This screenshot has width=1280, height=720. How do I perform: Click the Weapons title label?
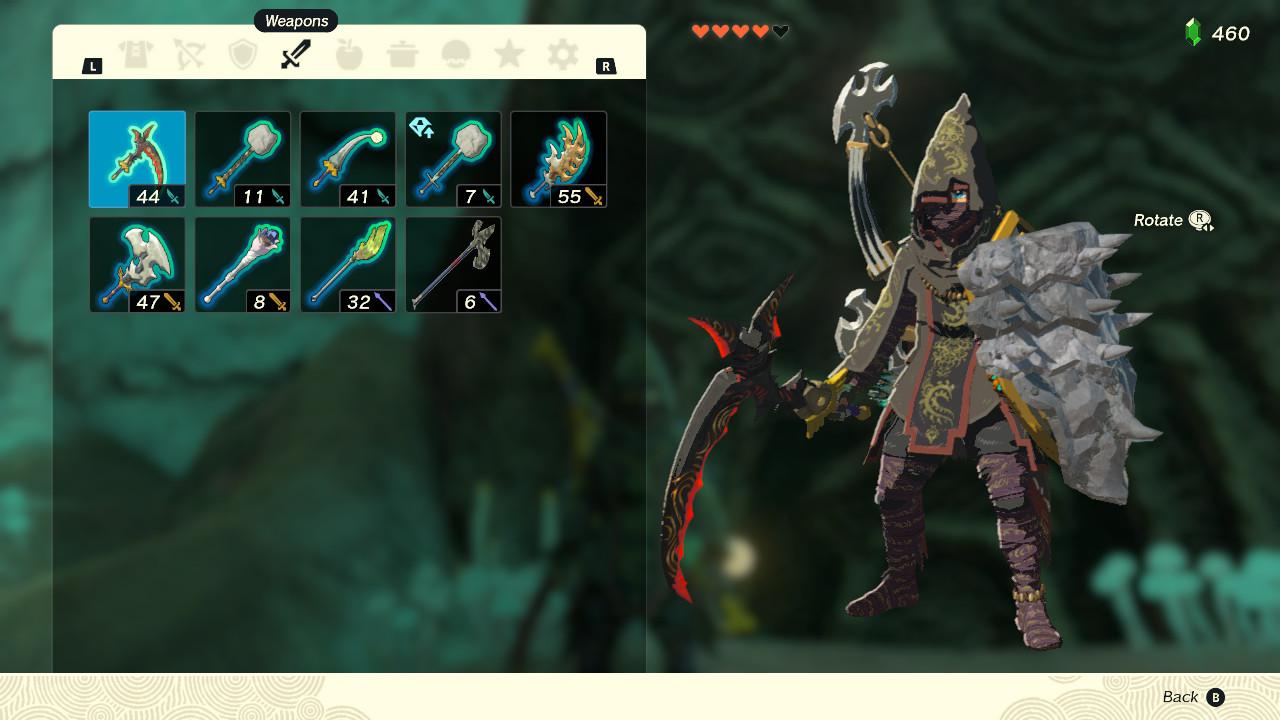tap(296, 20)
